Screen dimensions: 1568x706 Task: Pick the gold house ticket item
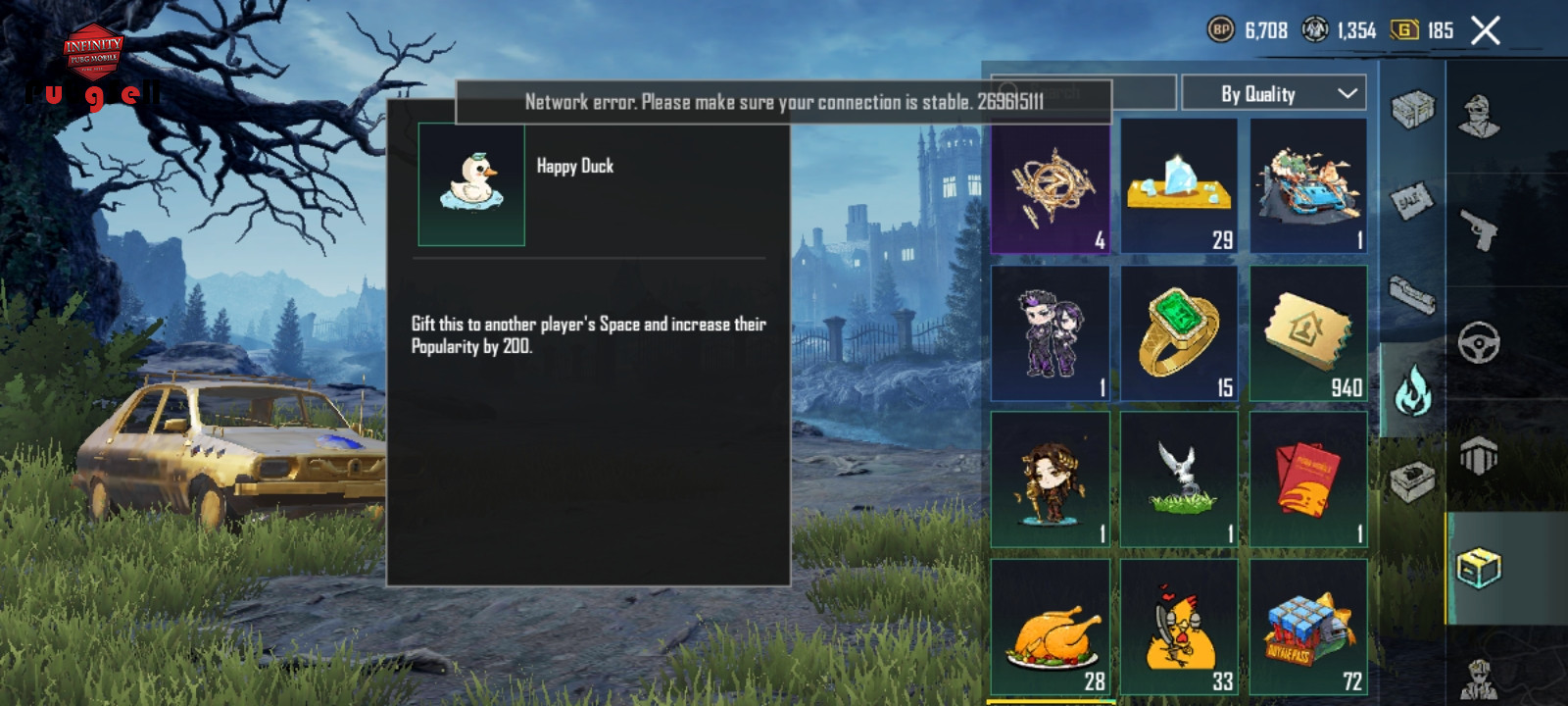(x=1308, y=333)
